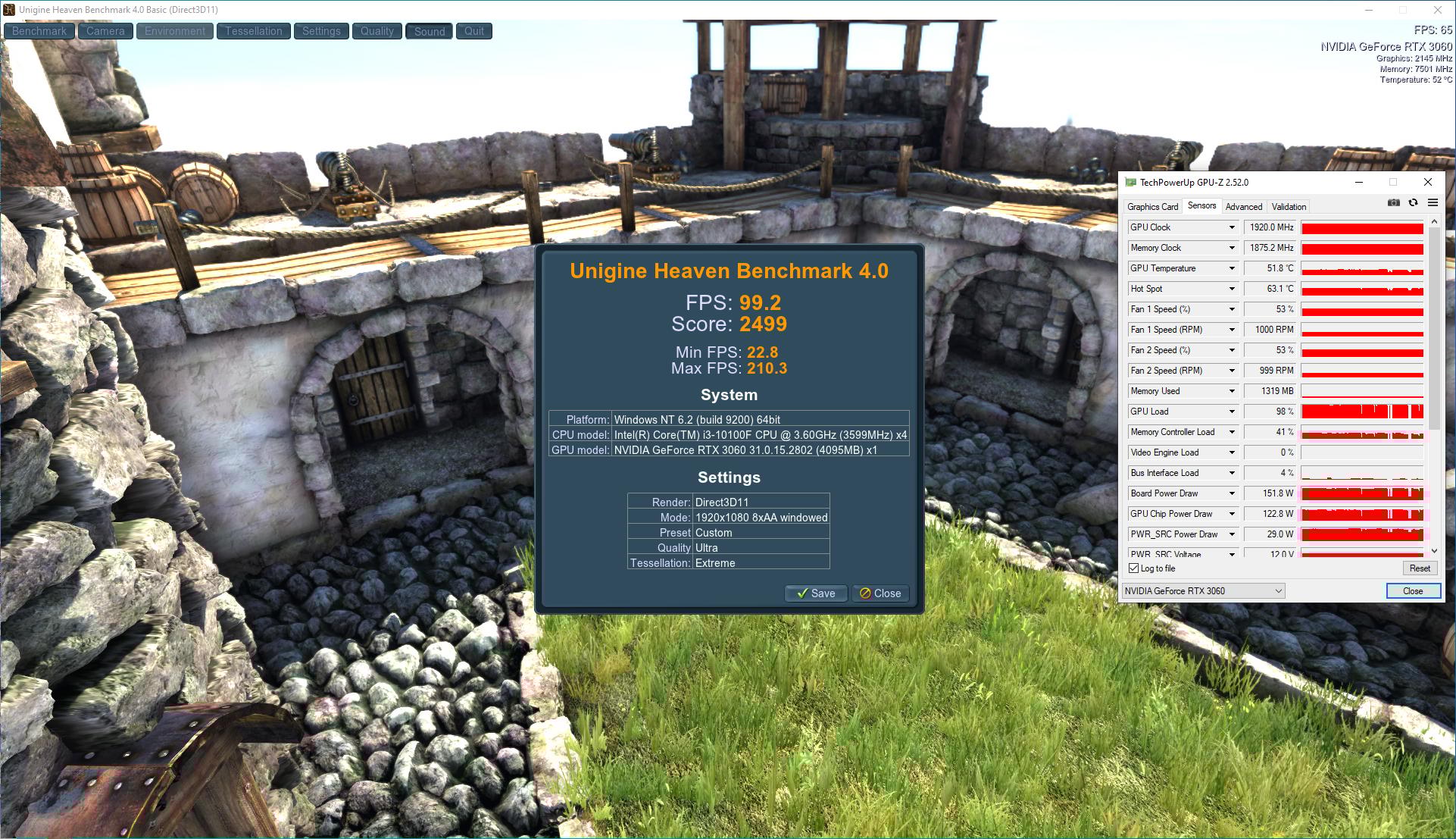This screenshot has height=839, width=1456.
Task: Open the GPU-Z hamburger menu
Action: click(x=1433, y=203)
